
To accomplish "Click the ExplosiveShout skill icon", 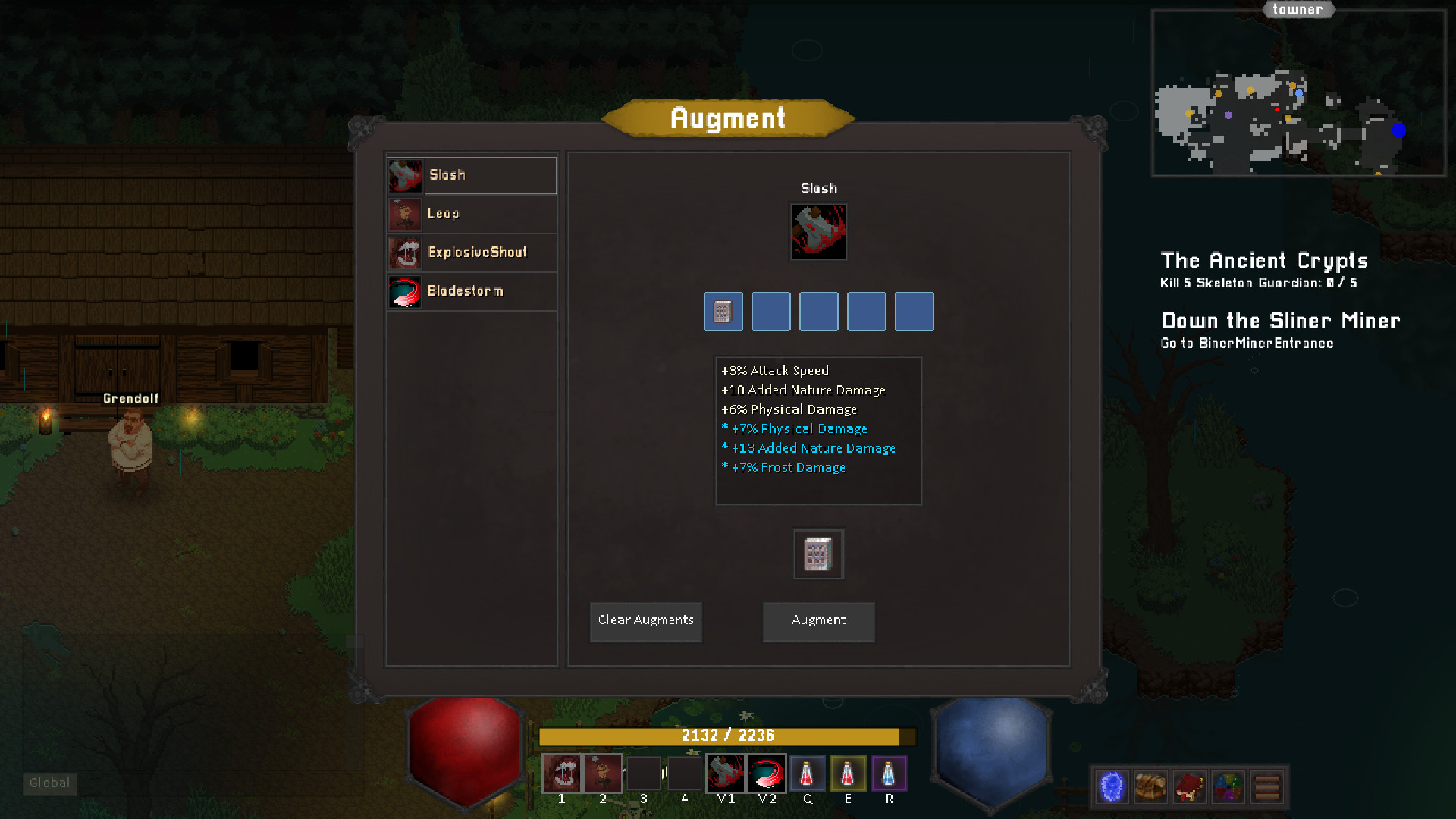I will (405, 253).
